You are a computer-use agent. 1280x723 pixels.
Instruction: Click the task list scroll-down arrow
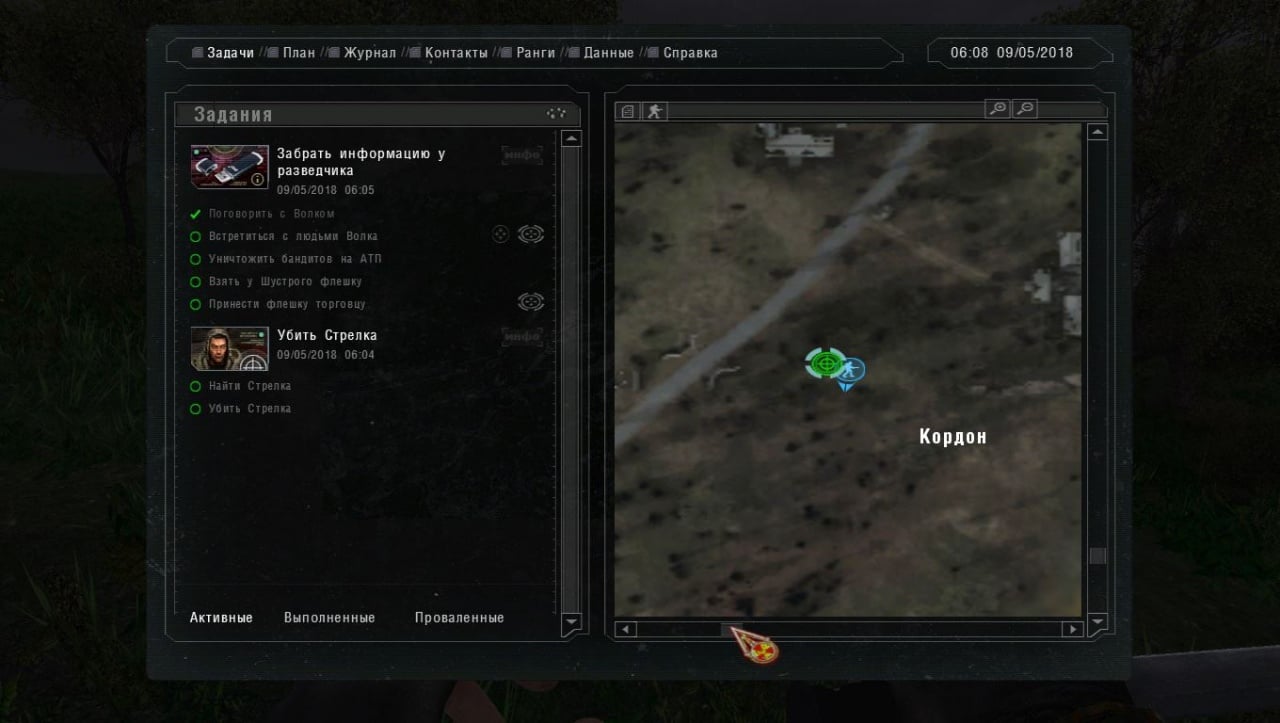click(571, 622)
